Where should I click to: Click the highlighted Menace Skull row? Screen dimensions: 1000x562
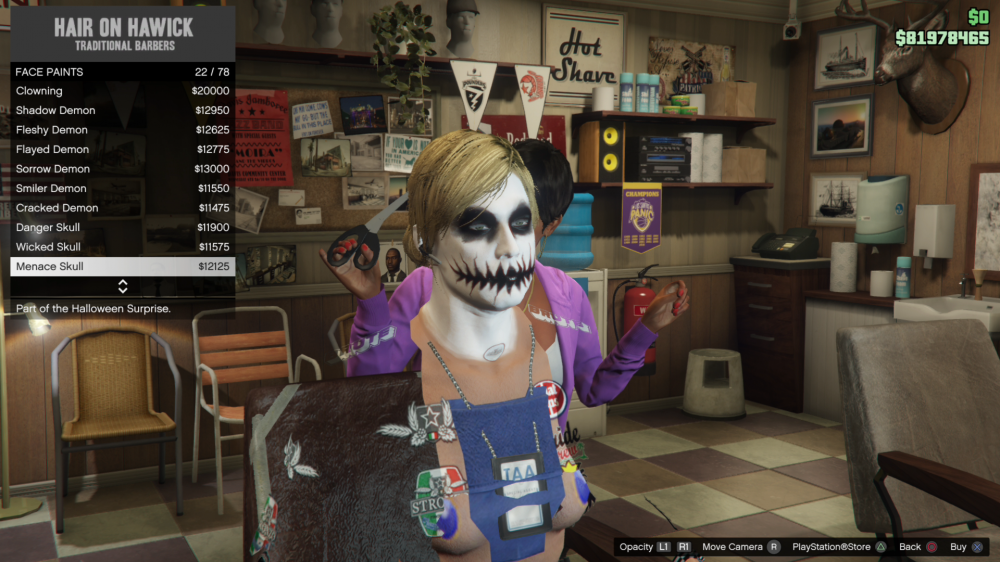tap(122, 267)
